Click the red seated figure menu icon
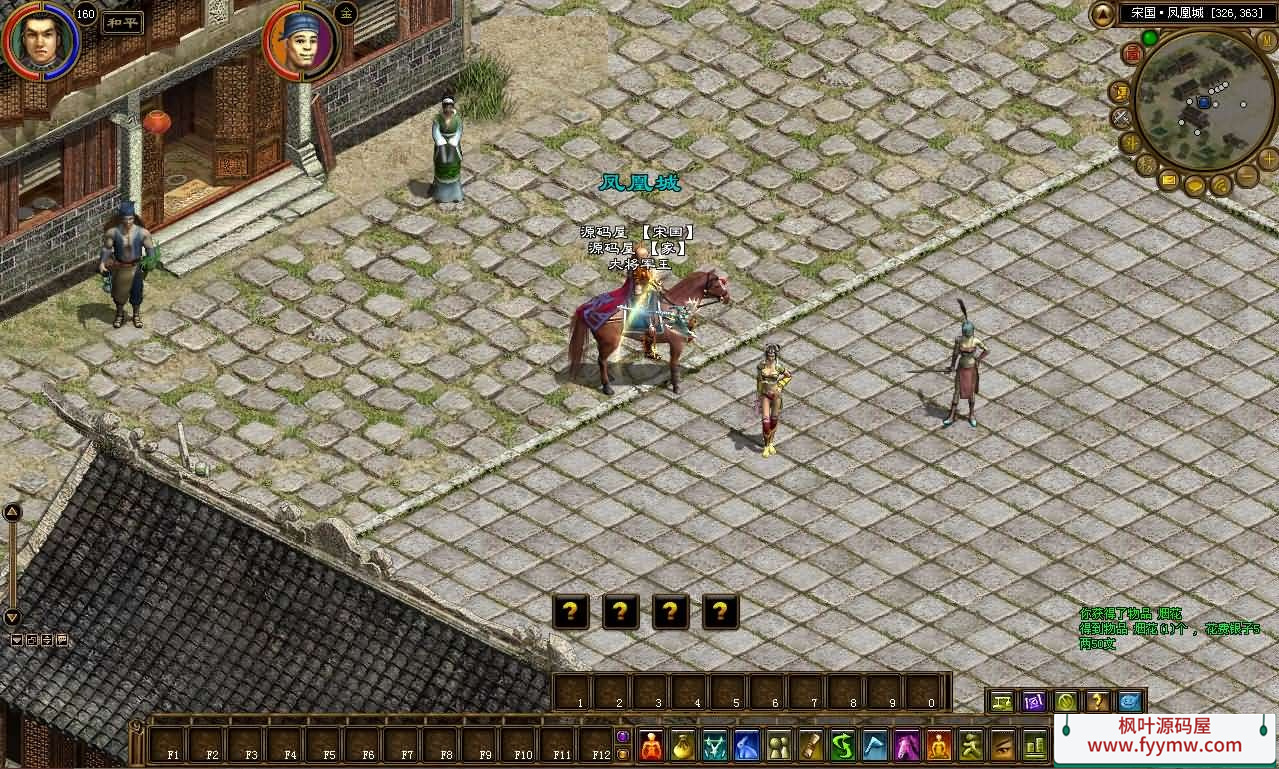Screen dimensions: 1279x769 pyautogui.click(x=651, y=745)
